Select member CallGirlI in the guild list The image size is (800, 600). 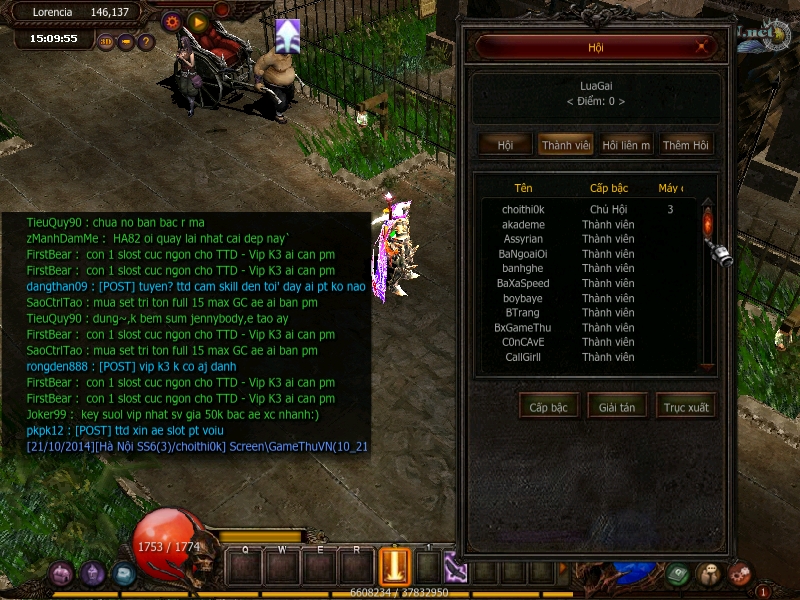tap(523, 357)
